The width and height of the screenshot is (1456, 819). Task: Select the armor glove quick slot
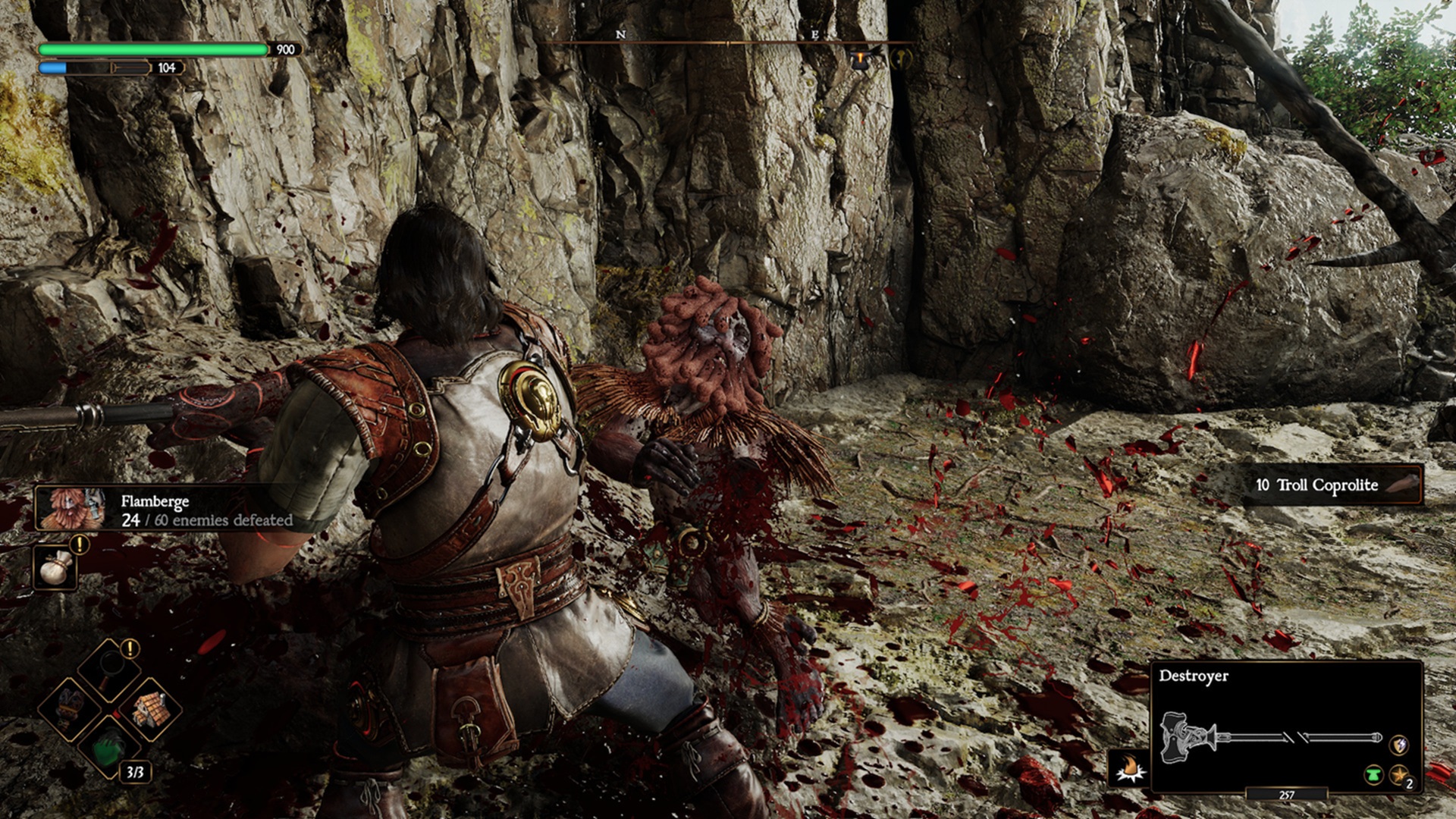(x=71, y=707)
